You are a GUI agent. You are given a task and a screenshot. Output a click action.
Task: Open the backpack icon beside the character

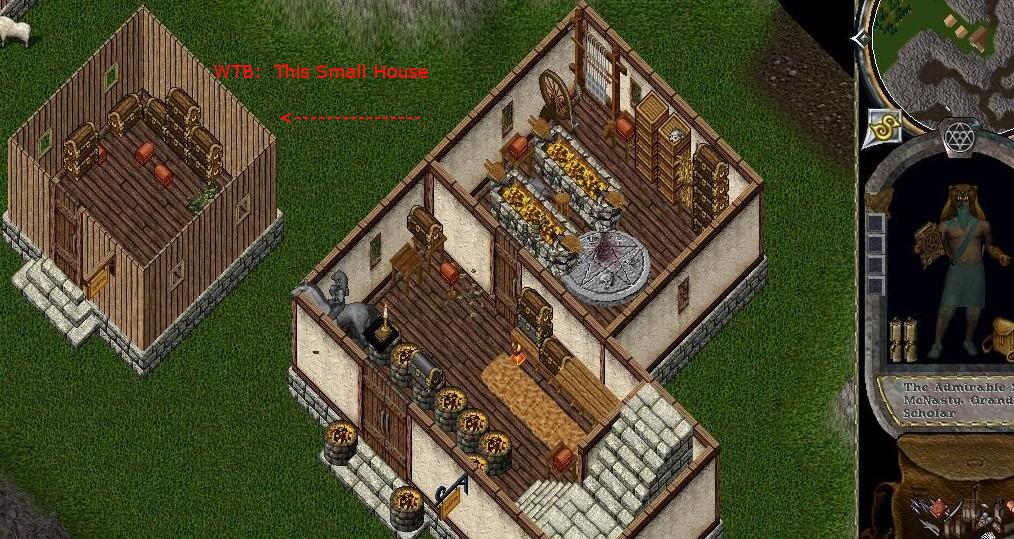click(x=999, y=338)
